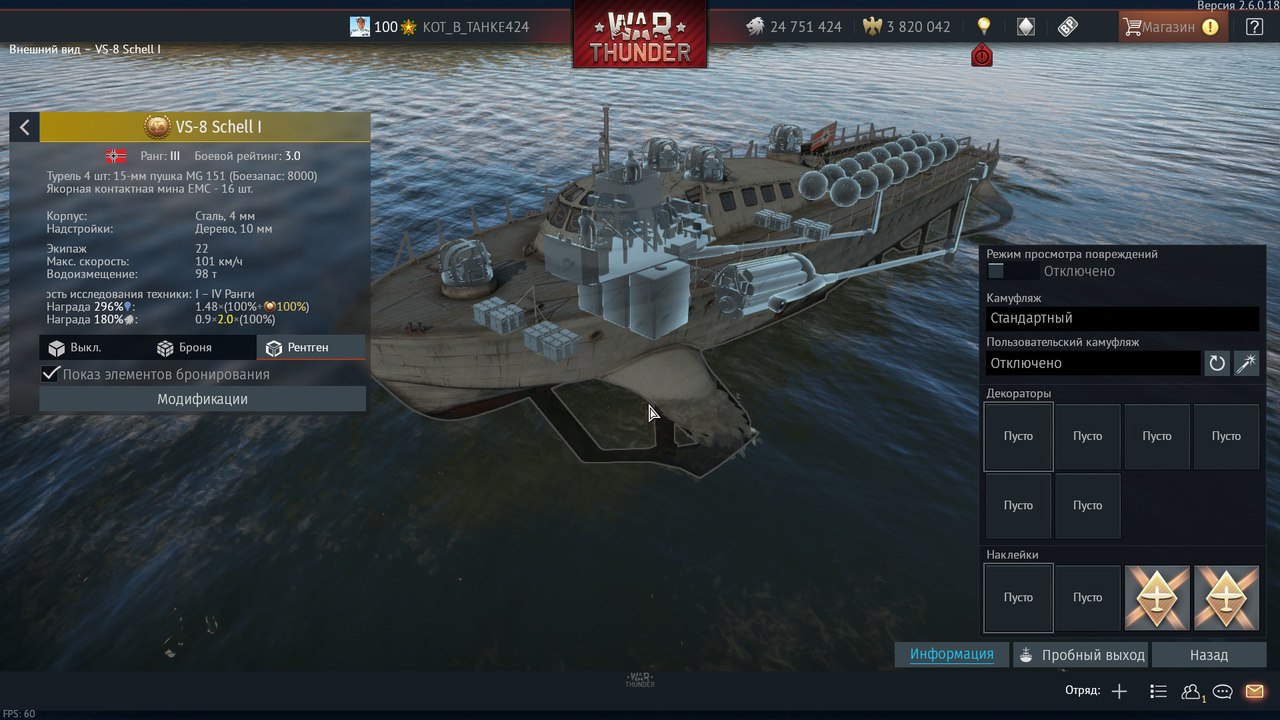Image resolution: width=1280 pixels, height=720 pixels.
Task: Open the Модификации button
Action: click(202, 399)
